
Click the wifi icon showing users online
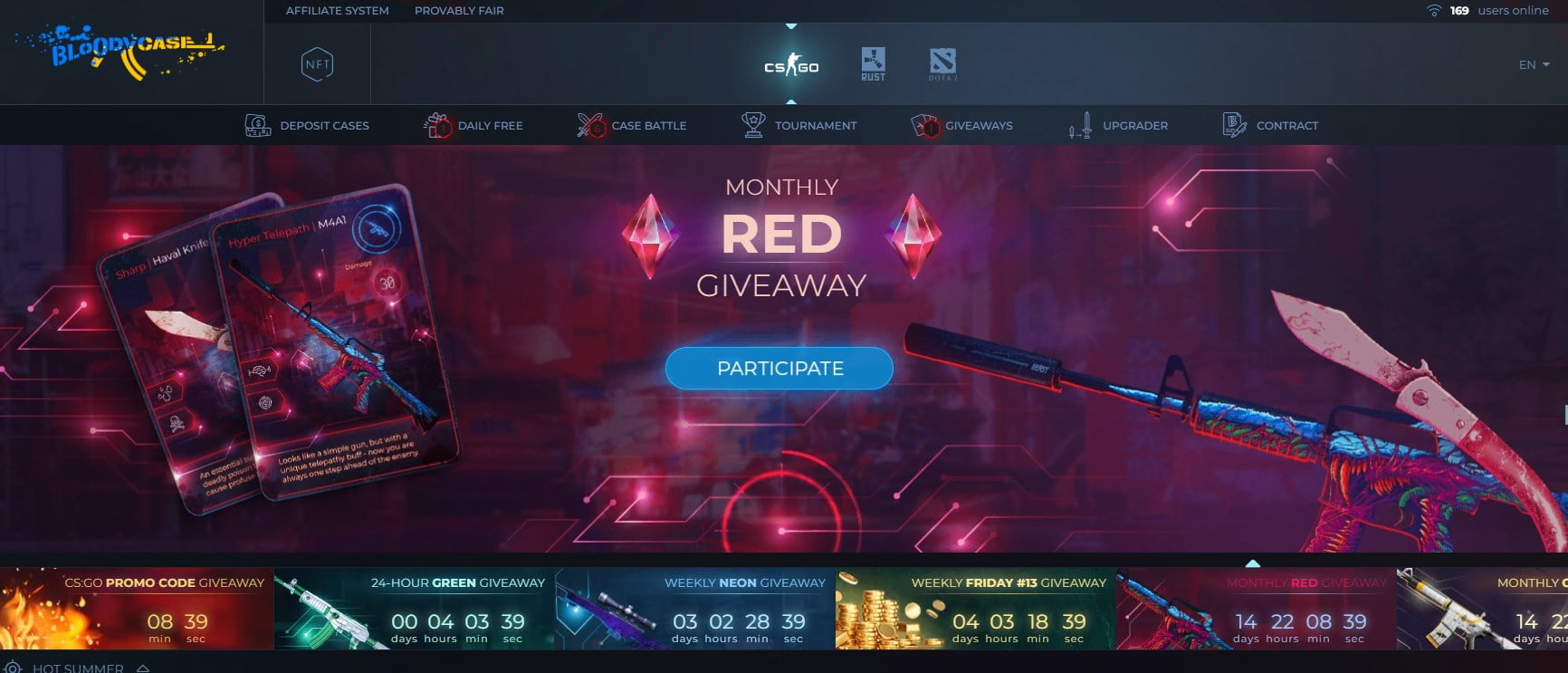pos(1435,10)
